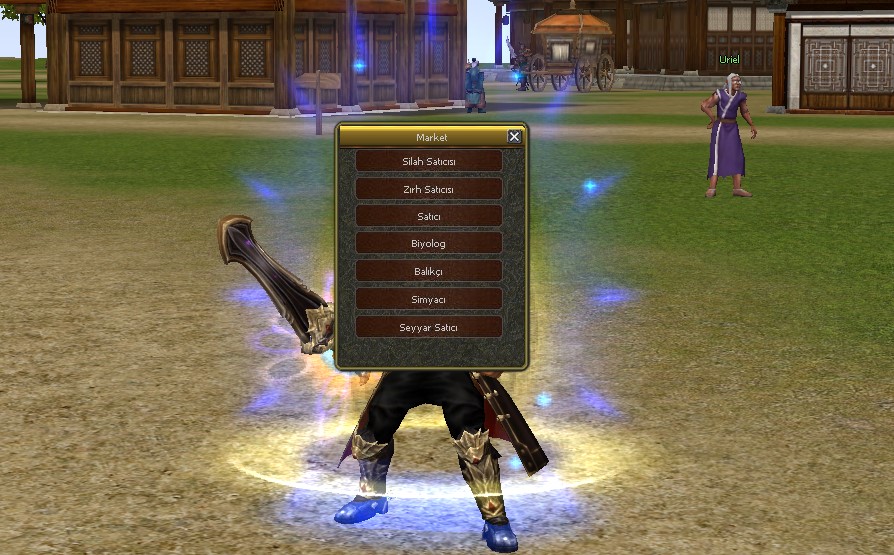
Task: Open the Biyolog option
Action: coord(429,244)
